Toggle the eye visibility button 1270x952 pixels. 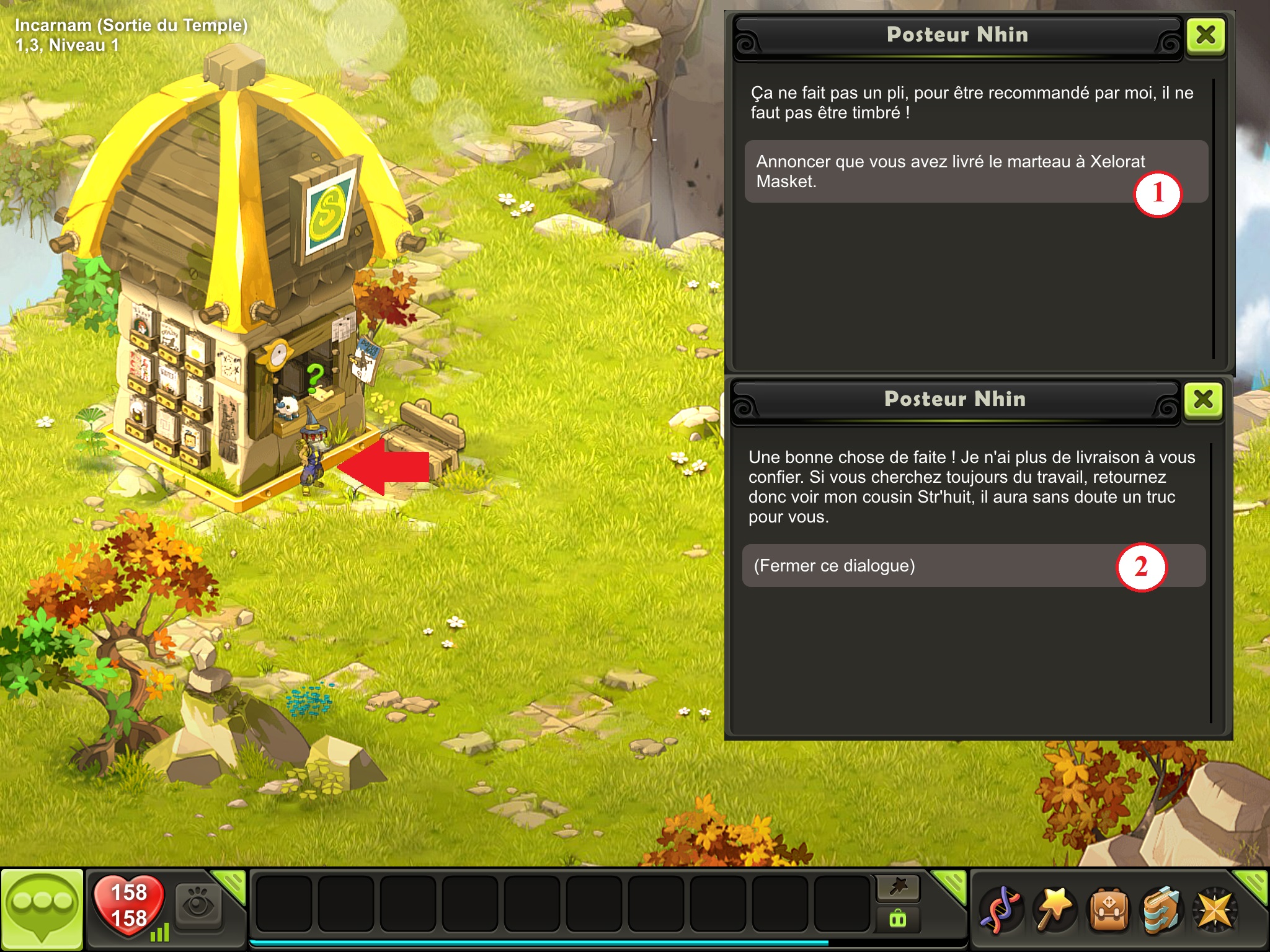[x=198, y=906]
